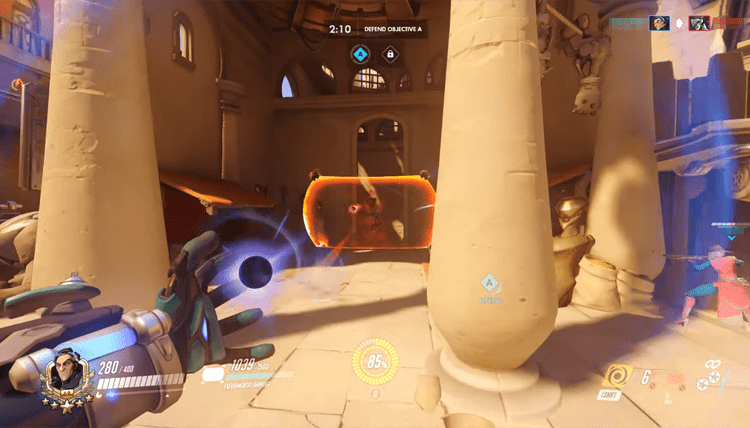
Task: Click the kill feed attacker portrait
Action: [x=658, y=22]
